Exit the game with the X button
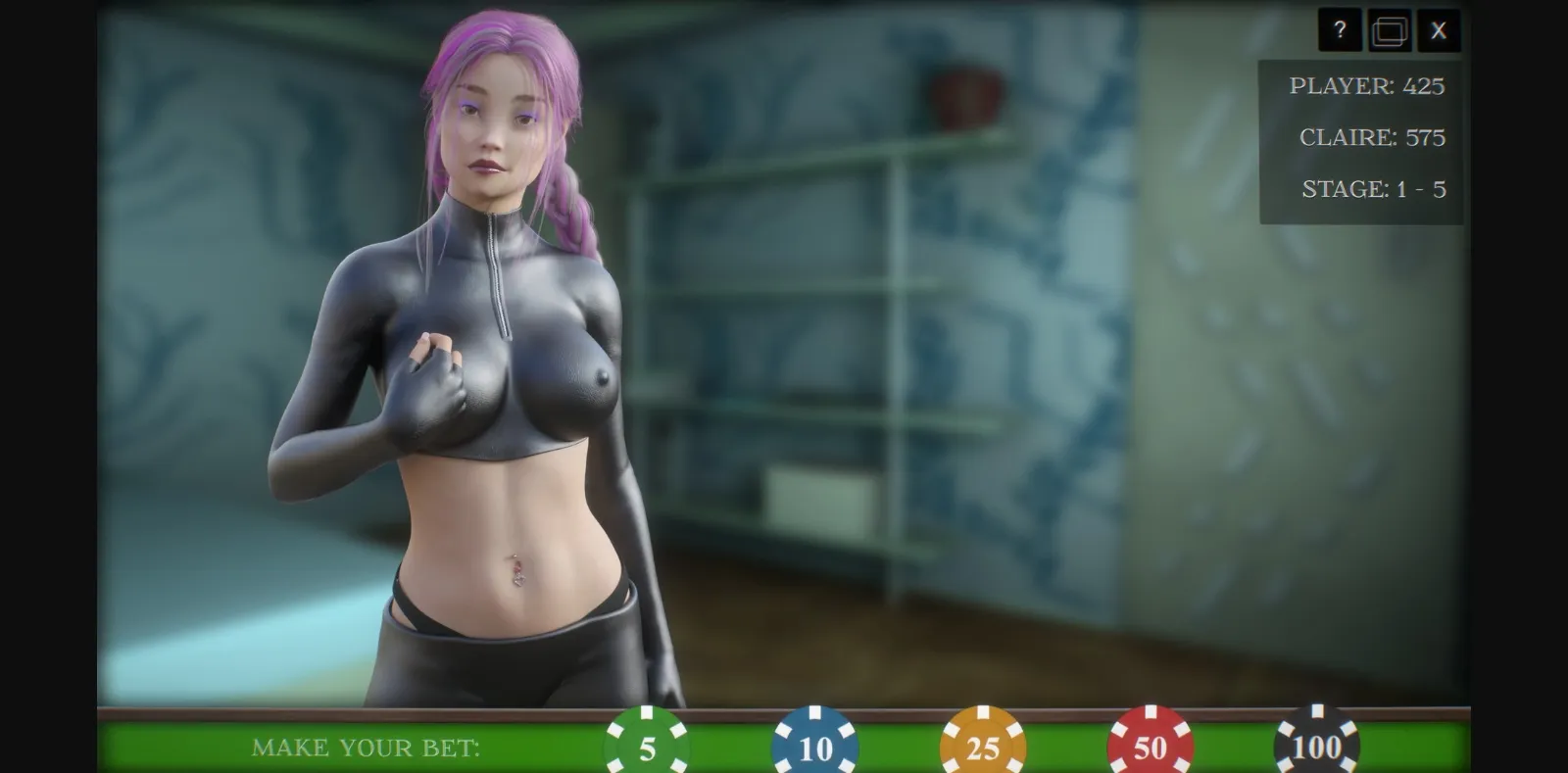 pyautogui.click(x=1438, y=29)
